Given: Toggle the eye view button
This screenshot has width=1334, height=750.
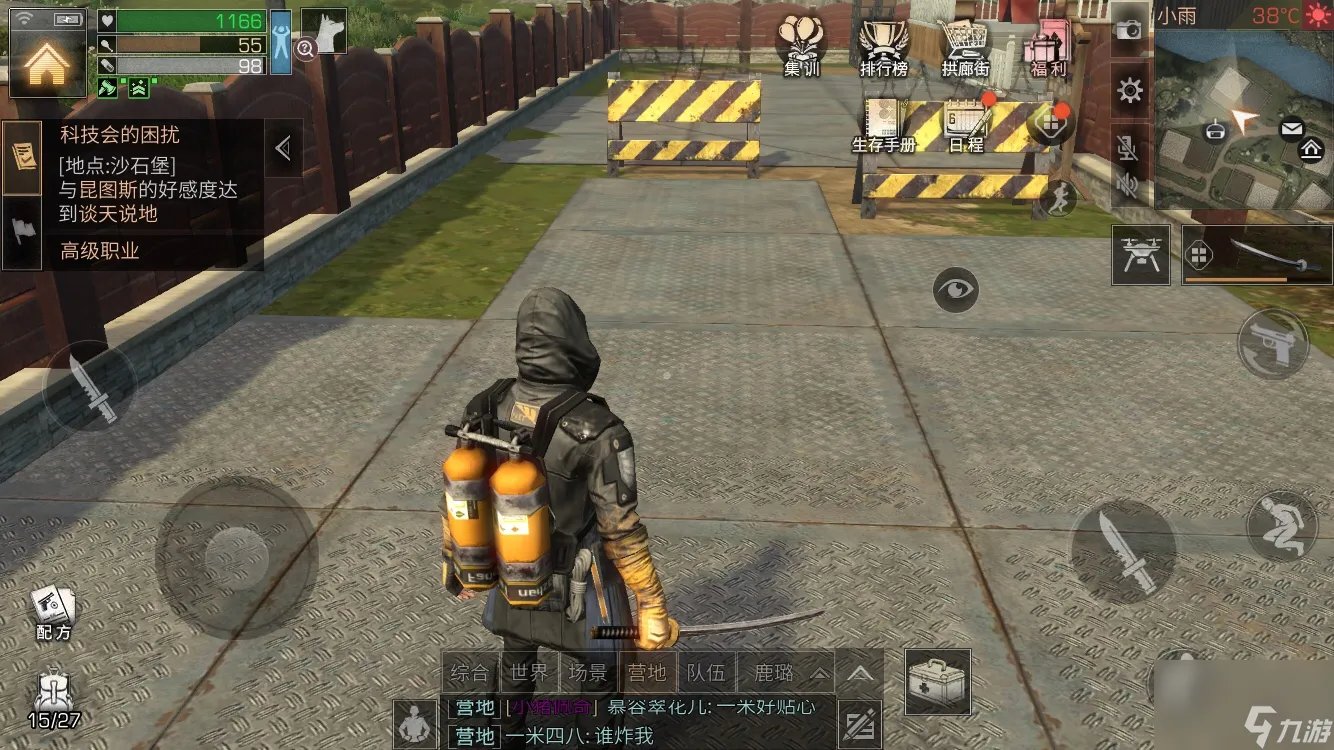Looking at the screenshot, I should [955, 290].
